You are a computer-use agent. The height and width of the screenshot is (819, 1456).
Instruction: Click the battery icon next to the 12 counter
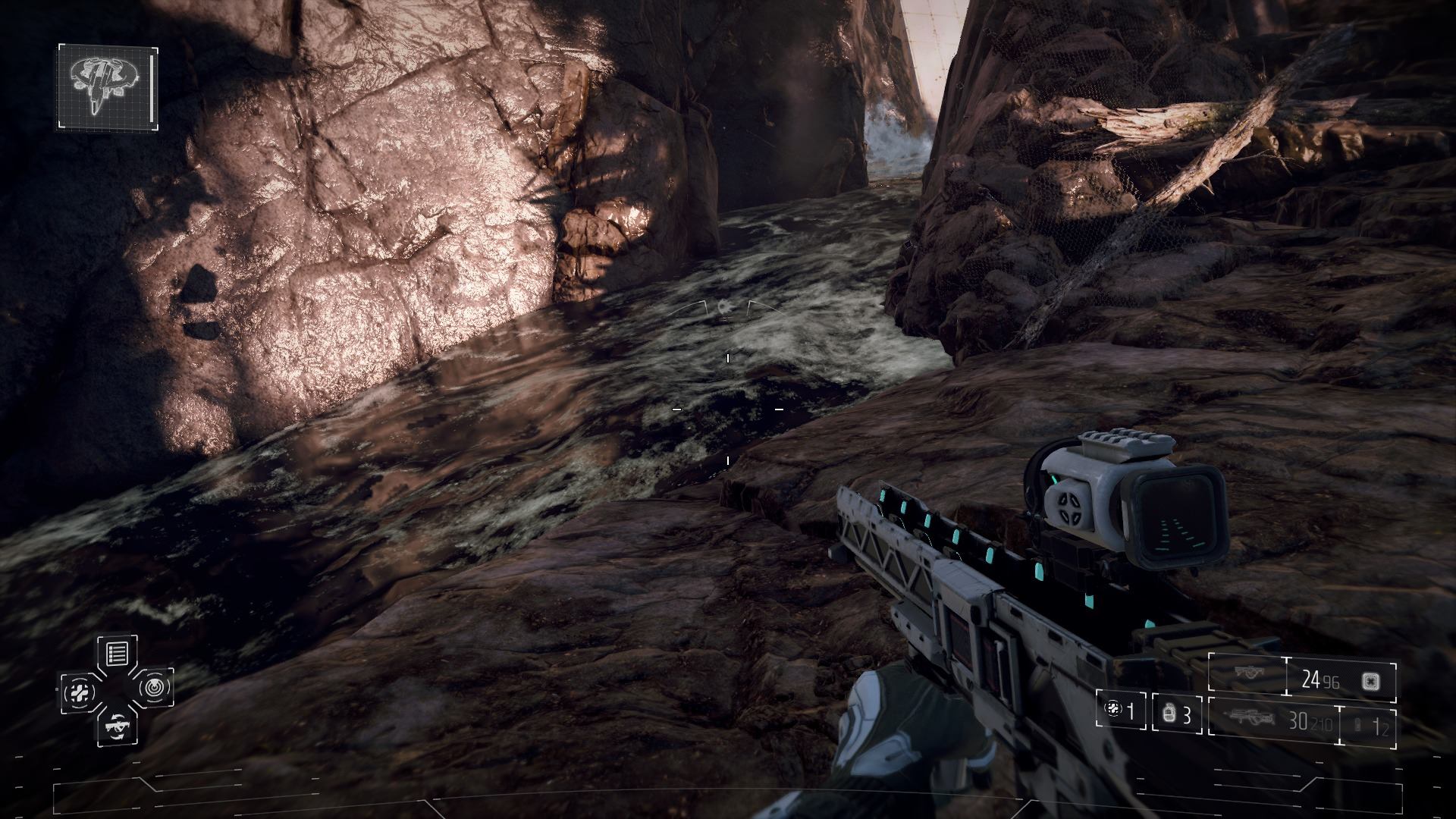(1356, 722)
